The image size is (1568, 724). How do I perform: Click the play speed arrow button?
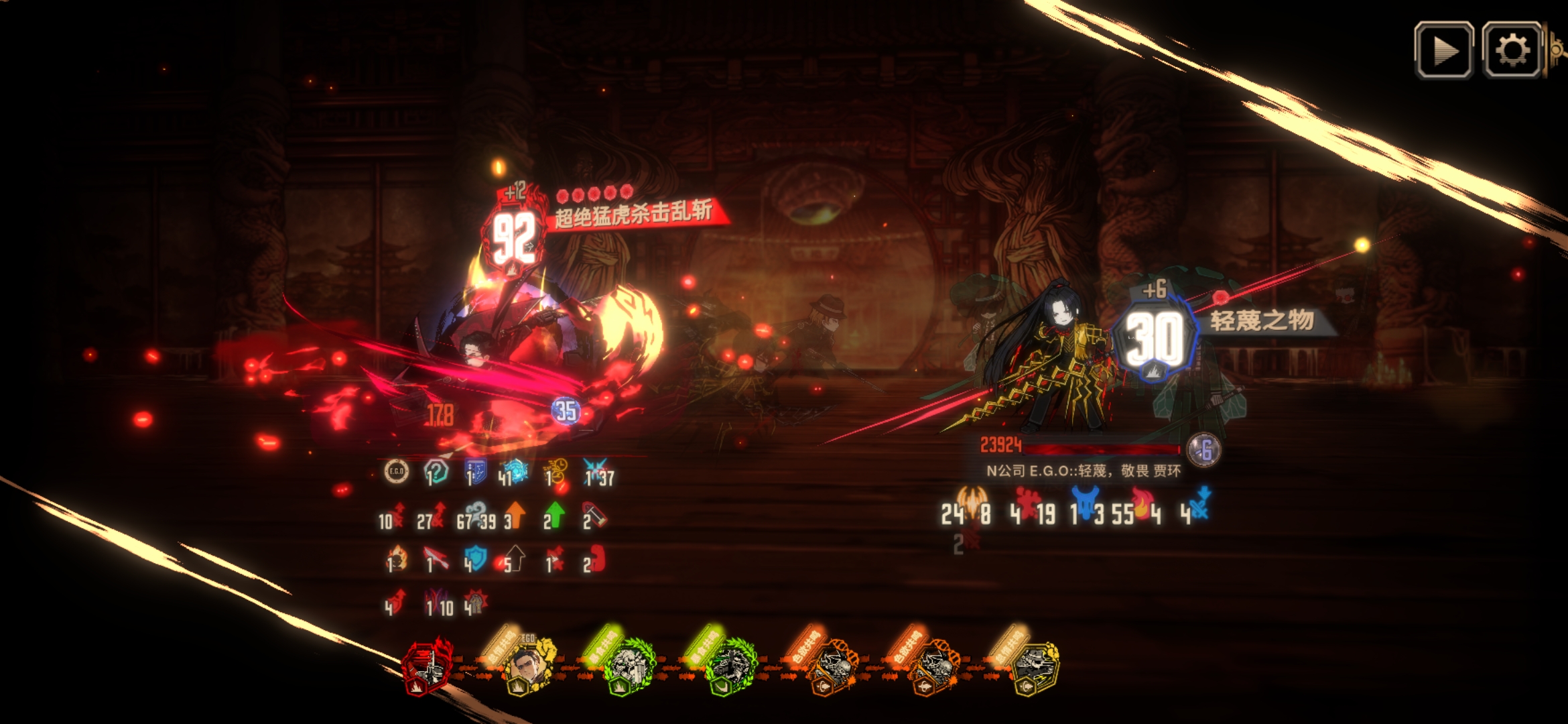pyautogui.click(x=1443, y=50)
